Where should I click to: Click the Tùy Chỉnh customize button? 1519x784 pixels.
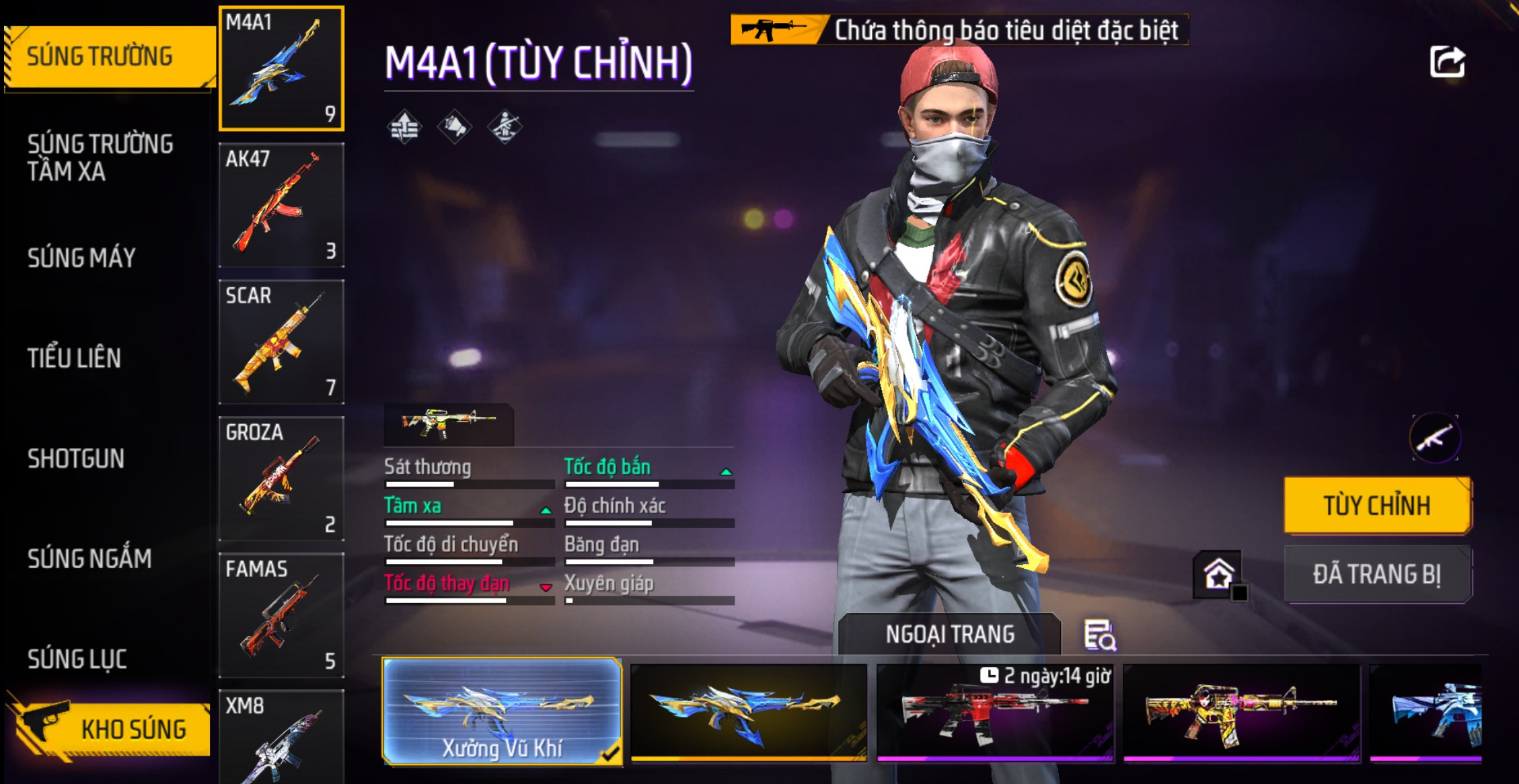tap(1377, 506)
